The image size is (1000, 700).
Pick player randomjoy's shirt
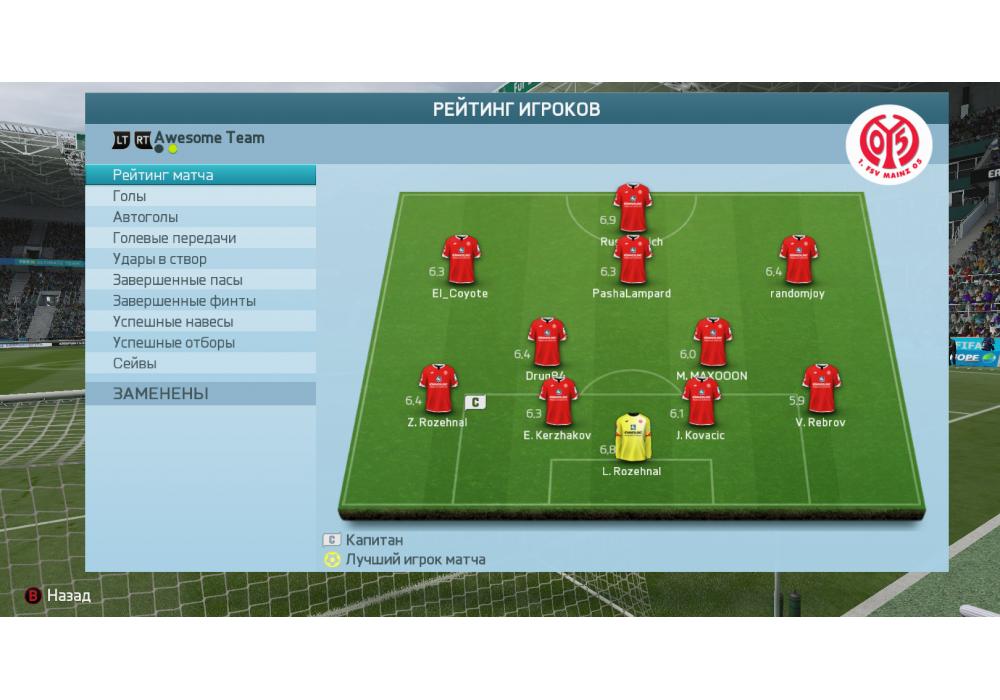798,260
